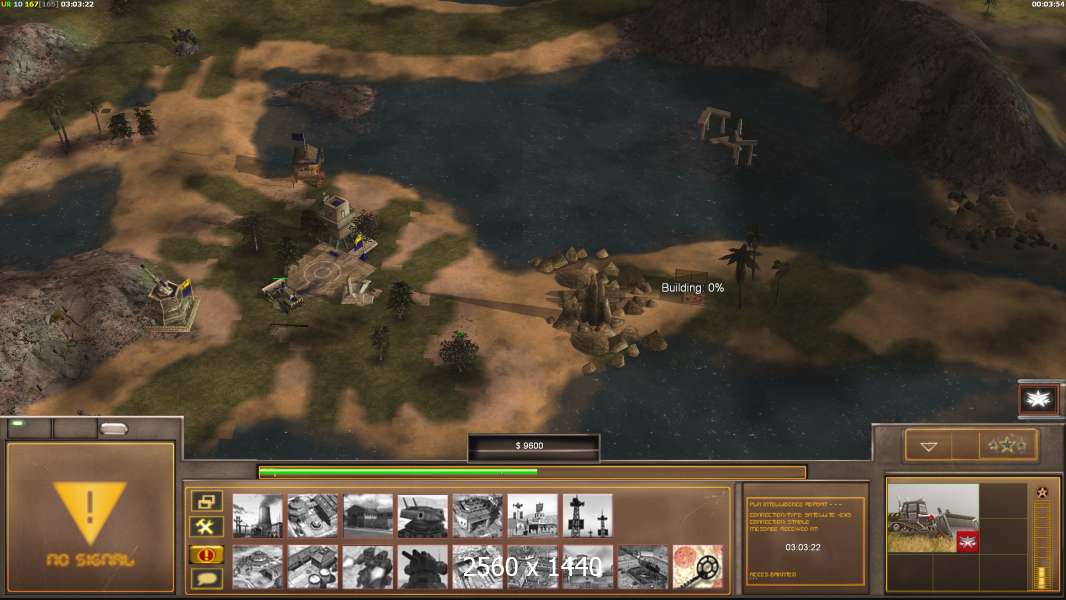Select the overlapping windows button

[206, 502]
